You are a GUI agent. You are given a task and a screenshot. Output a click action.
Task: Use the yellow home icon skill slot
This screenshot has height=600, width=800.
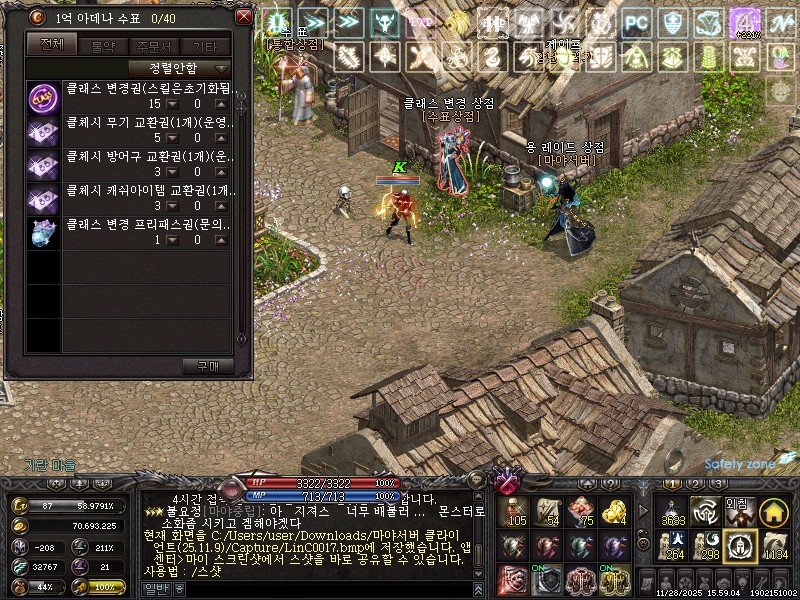771,512
